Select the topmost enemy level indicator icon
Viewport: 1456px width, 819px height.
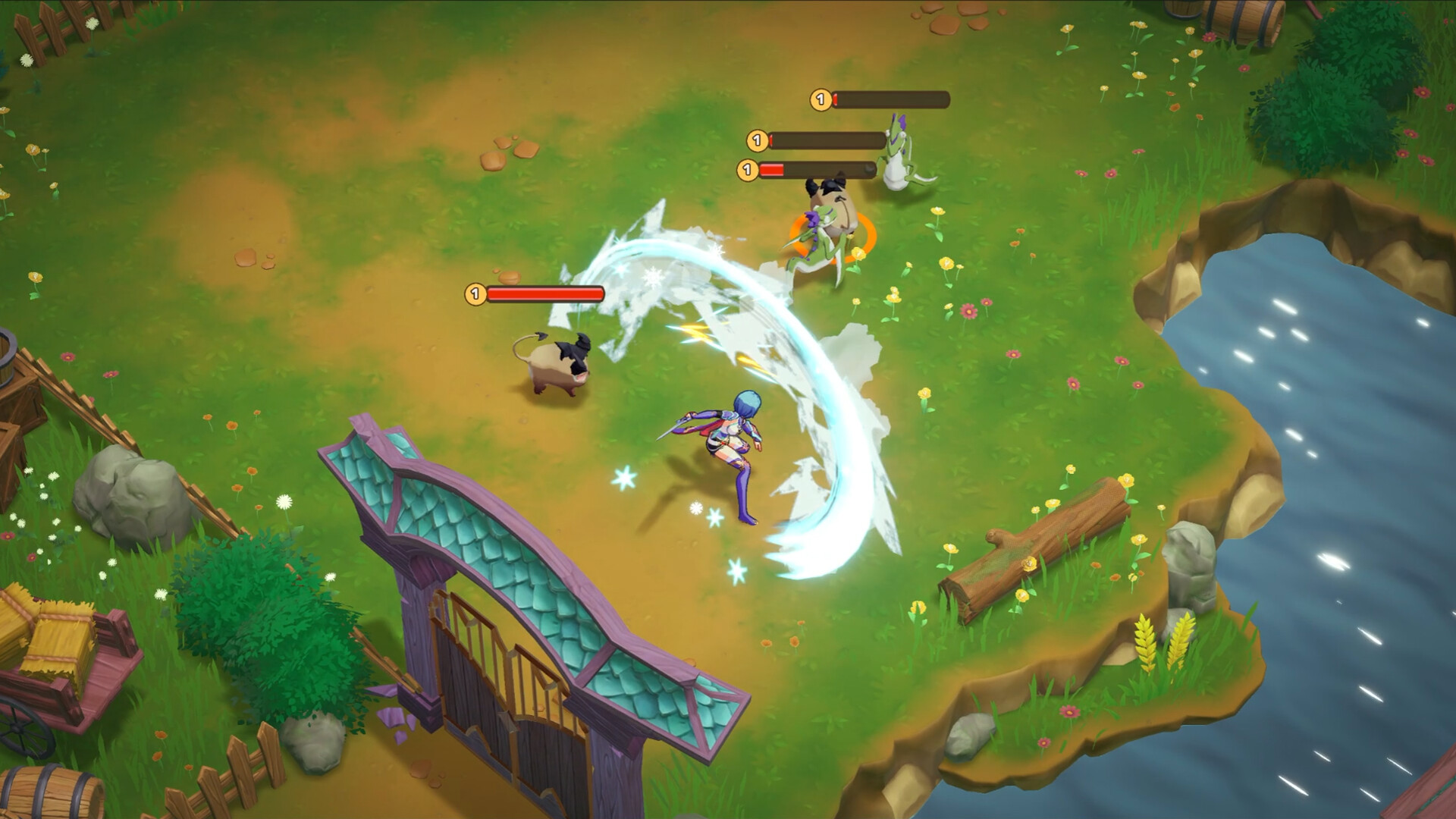click(821, 98)
